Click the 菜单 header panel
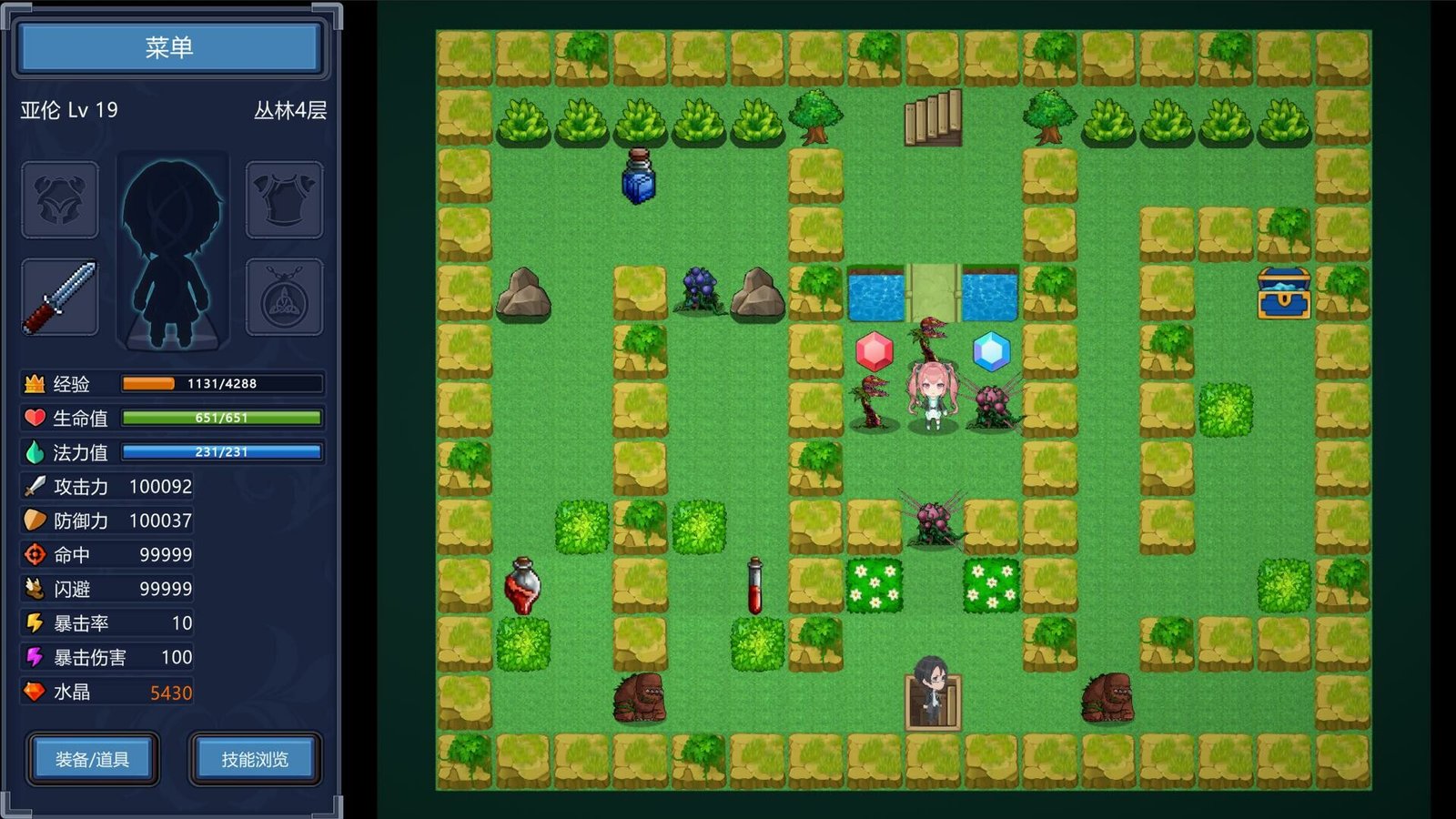1456x819 pixels. pyautogui.click(x=169, y=46)
